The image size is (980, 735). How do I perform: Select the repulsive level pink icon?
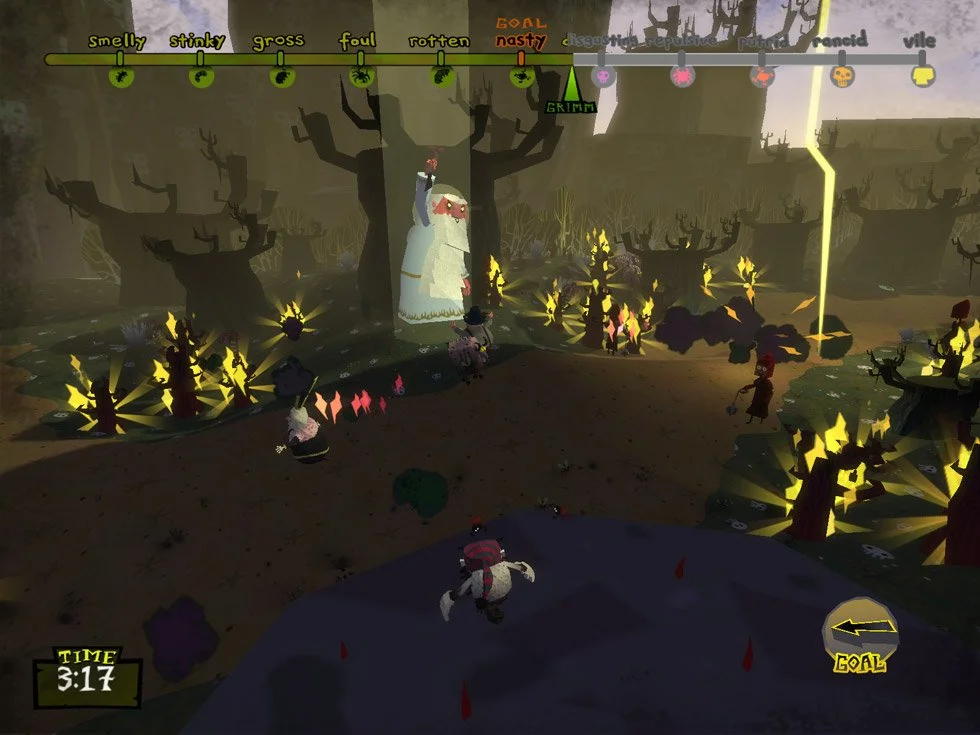pyautogui.click(x=683, y=76)
